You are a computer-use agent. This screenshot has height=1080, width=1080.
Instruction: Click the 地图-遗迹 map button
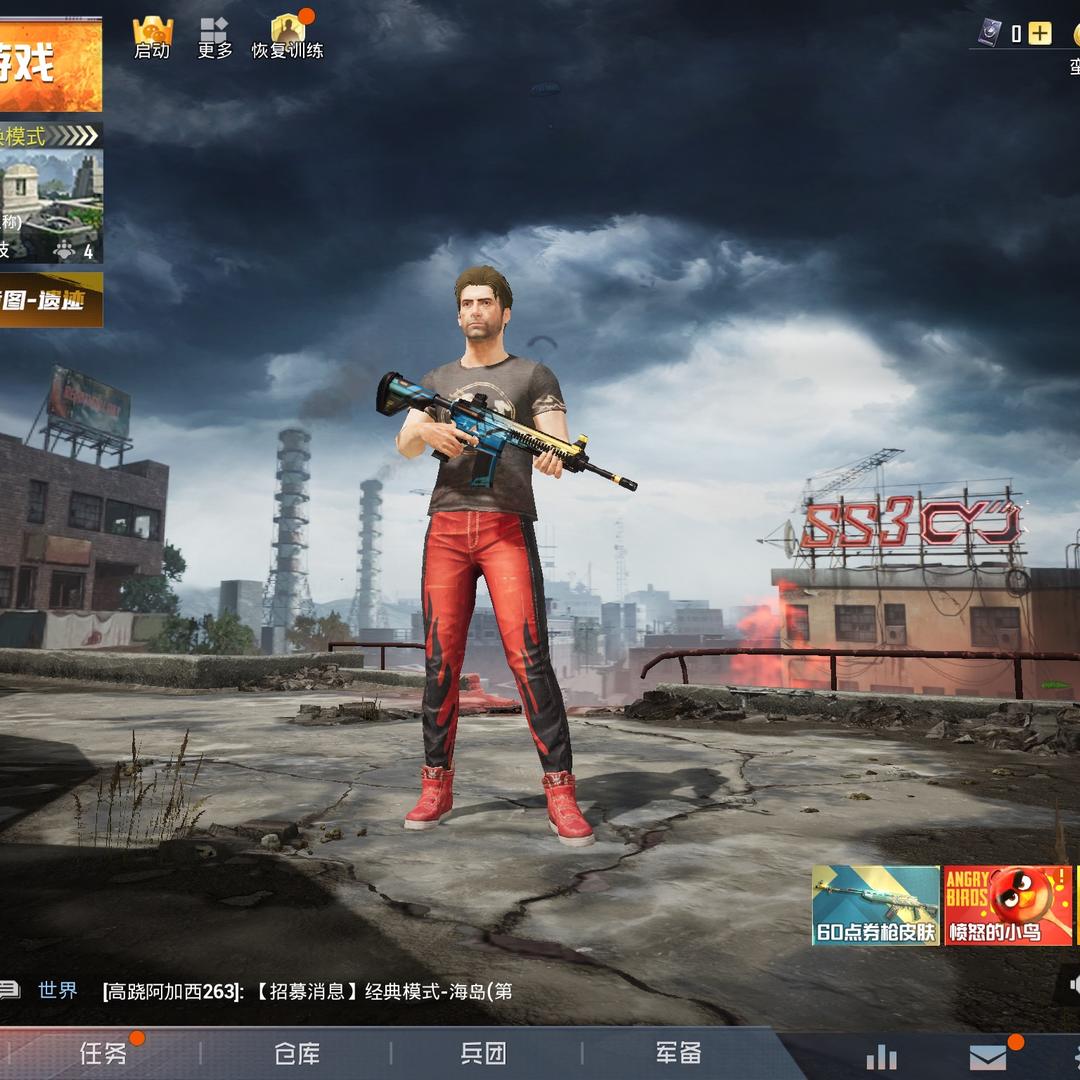[50, 299]
